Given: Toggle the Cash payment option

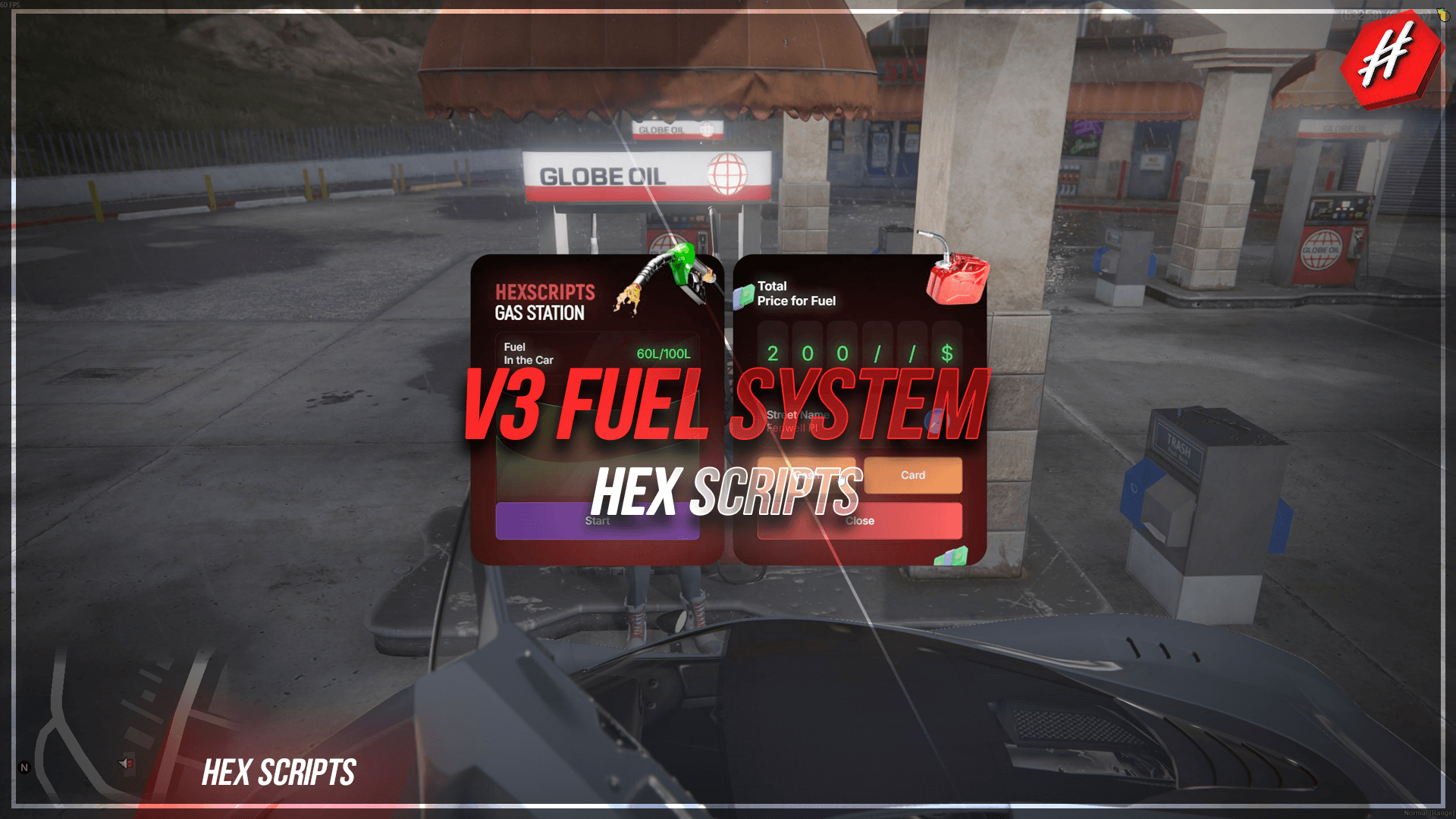Looking at the screenshot, I should coord(805,475).
